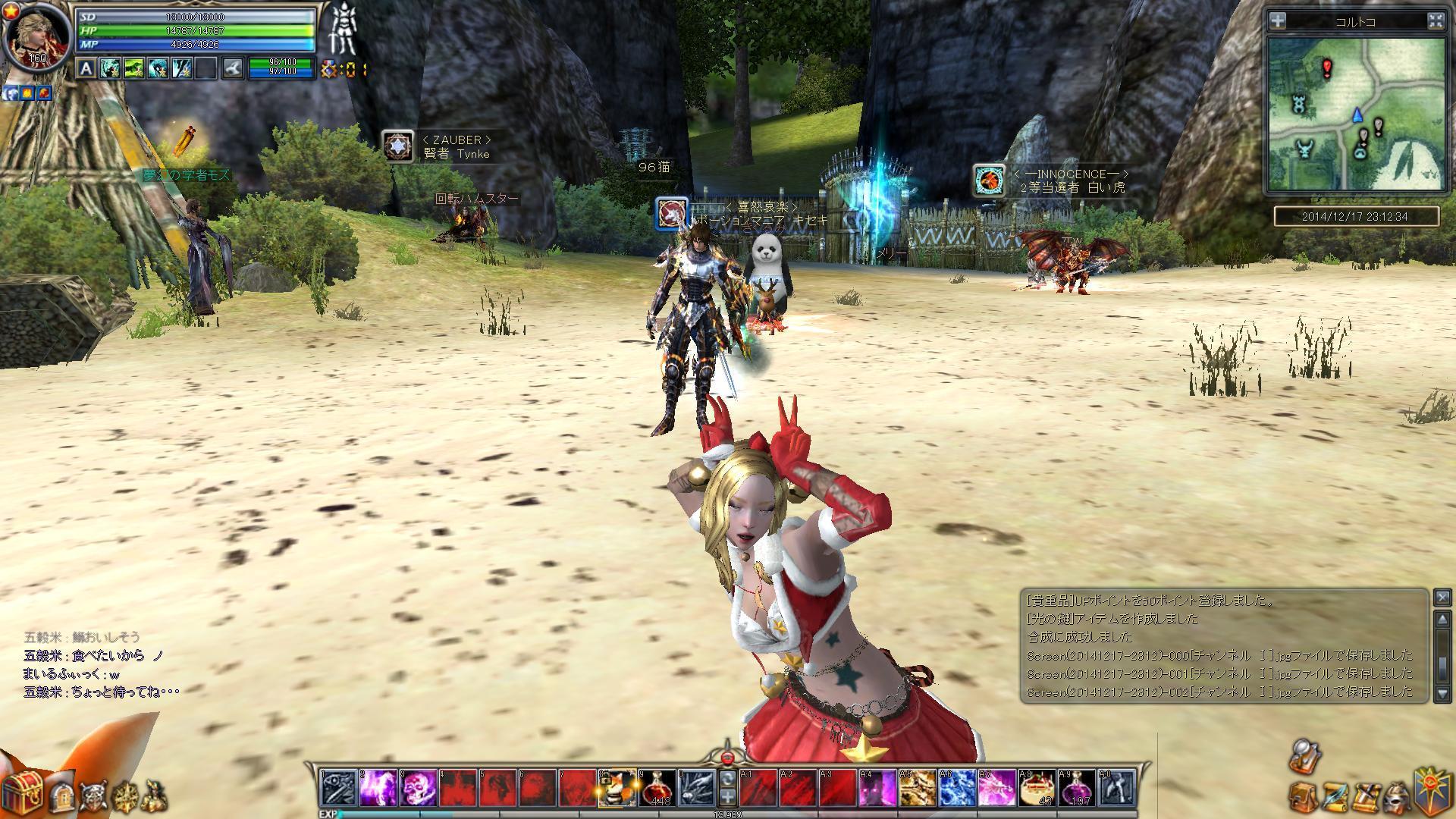Viewport: 1456px width, 819px height.
Task: Open the sun emblem main menu
Action: 1433,790
